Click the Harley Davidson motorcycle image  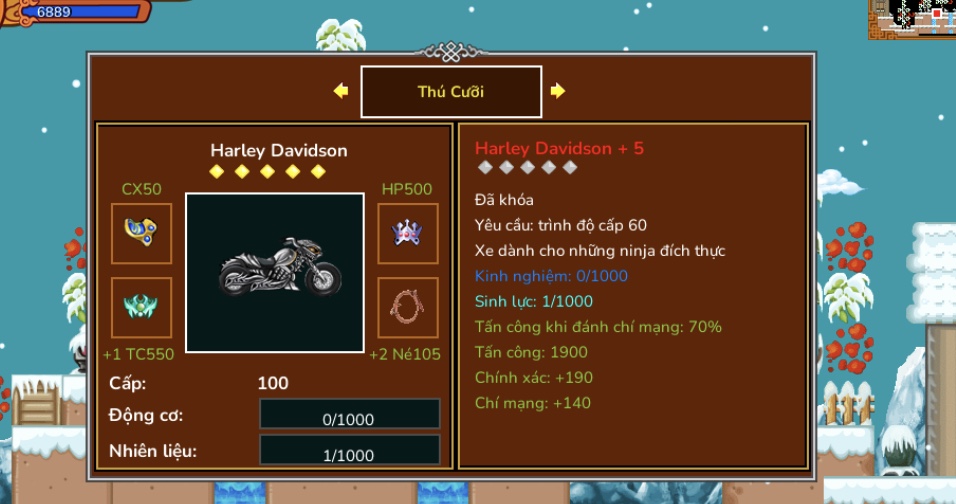[x=275, y=272]
